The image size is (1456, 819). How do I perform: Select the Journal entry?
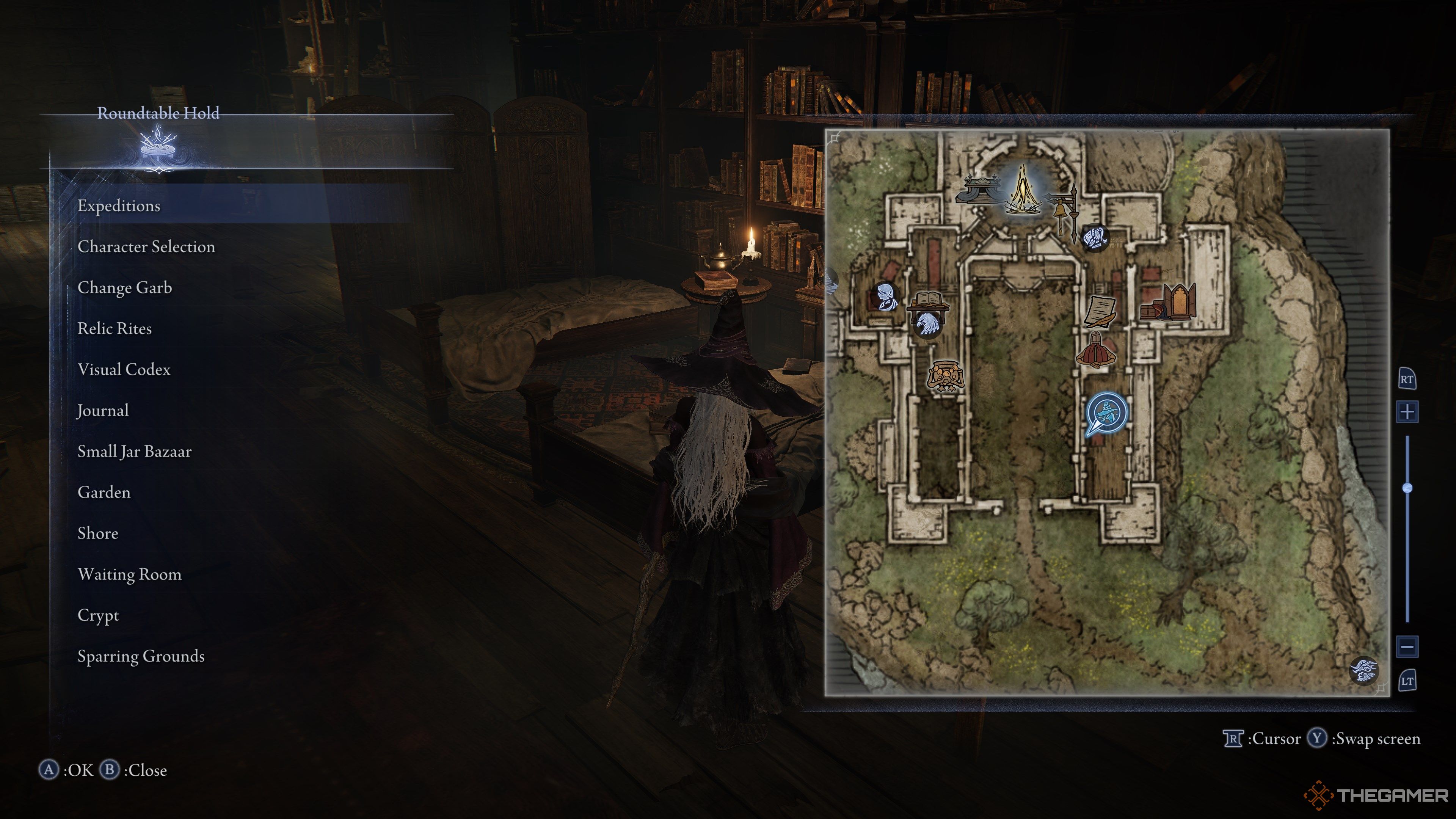[x=104, y=411]
